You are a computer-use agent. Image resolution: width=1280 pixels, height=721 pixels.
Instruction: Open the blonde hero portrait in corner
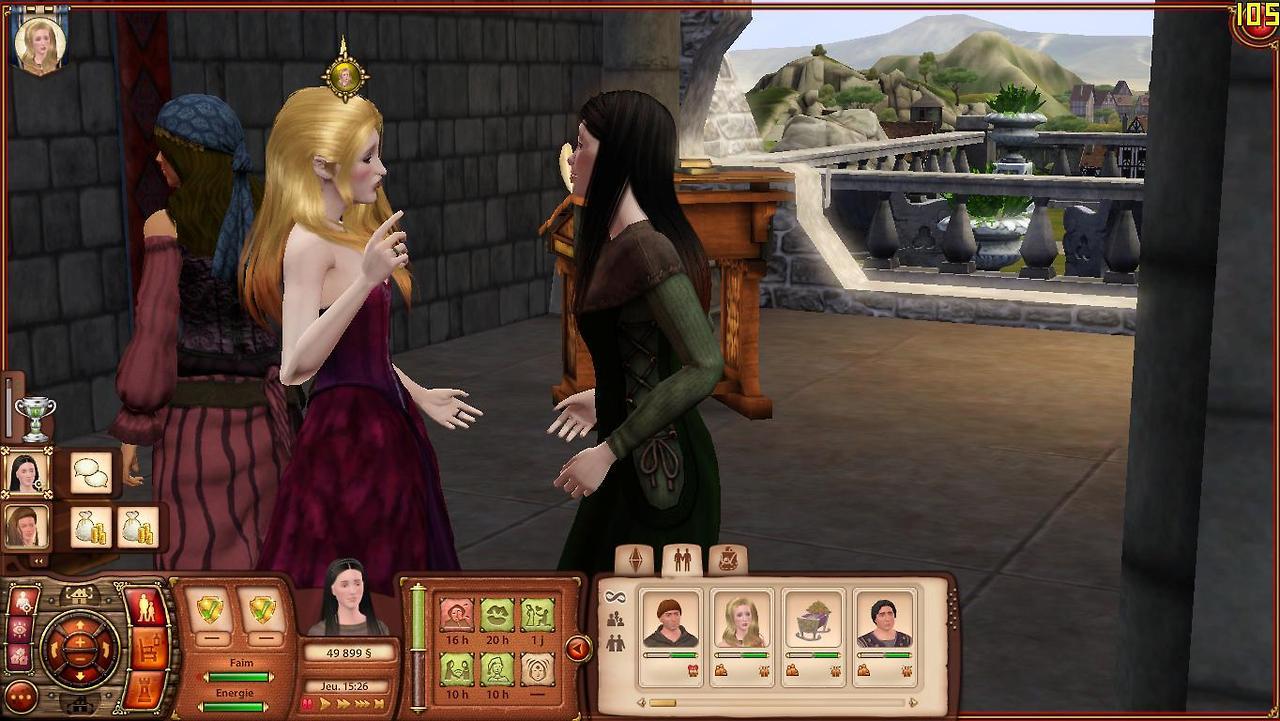(41, 45)
